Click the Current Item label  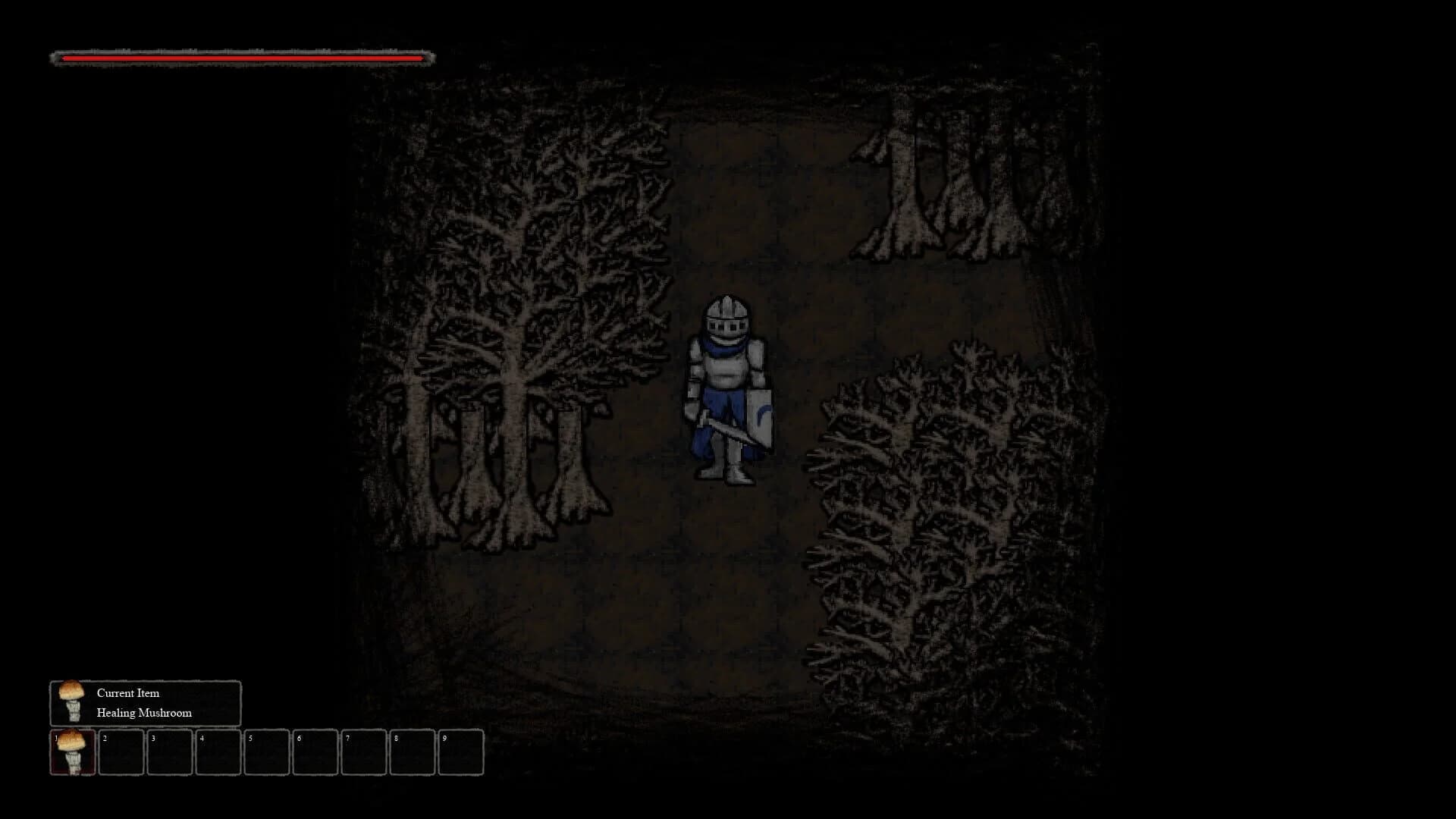127,692
